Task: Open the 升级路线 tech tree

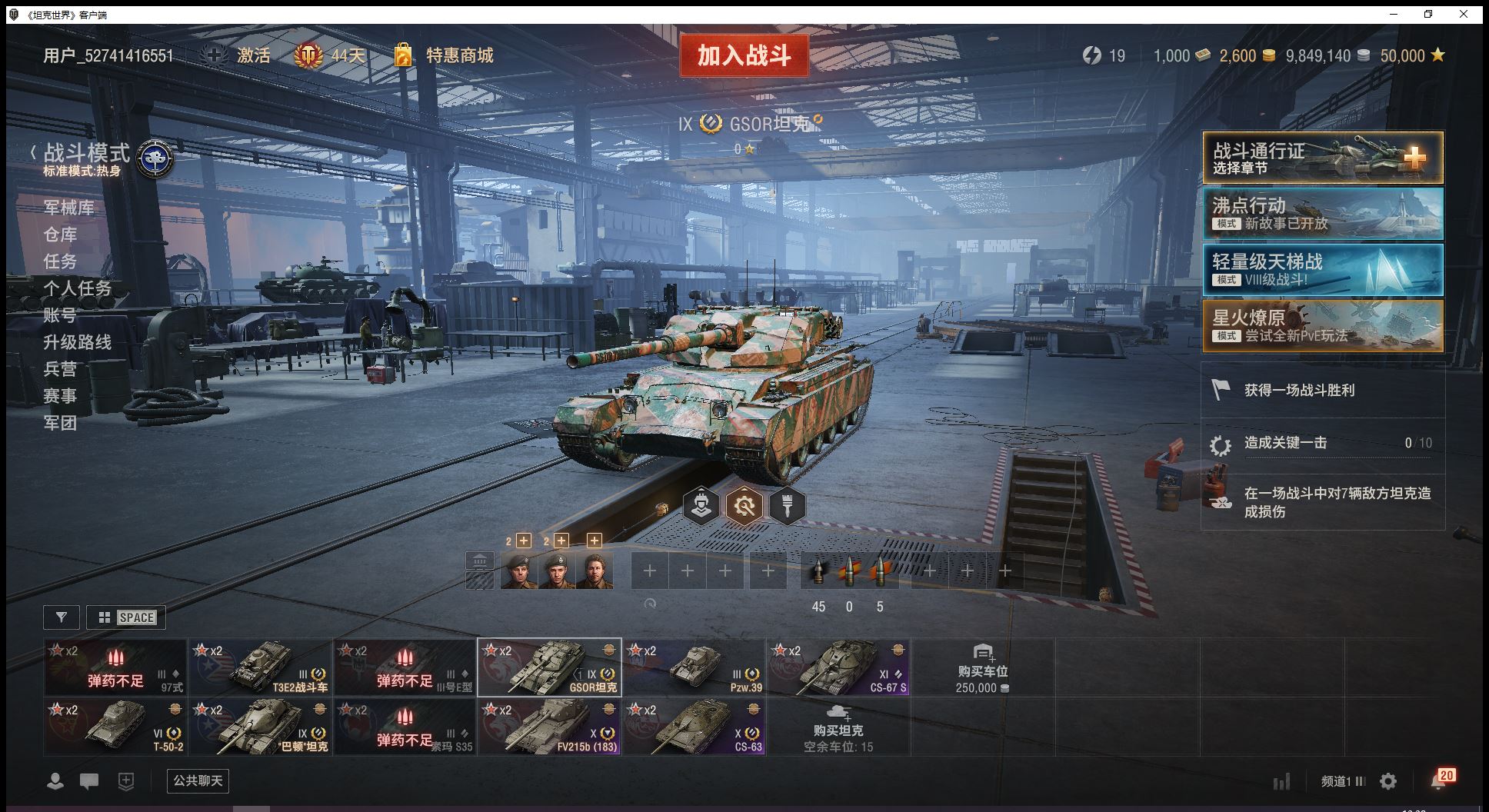Action: [77, 342]
